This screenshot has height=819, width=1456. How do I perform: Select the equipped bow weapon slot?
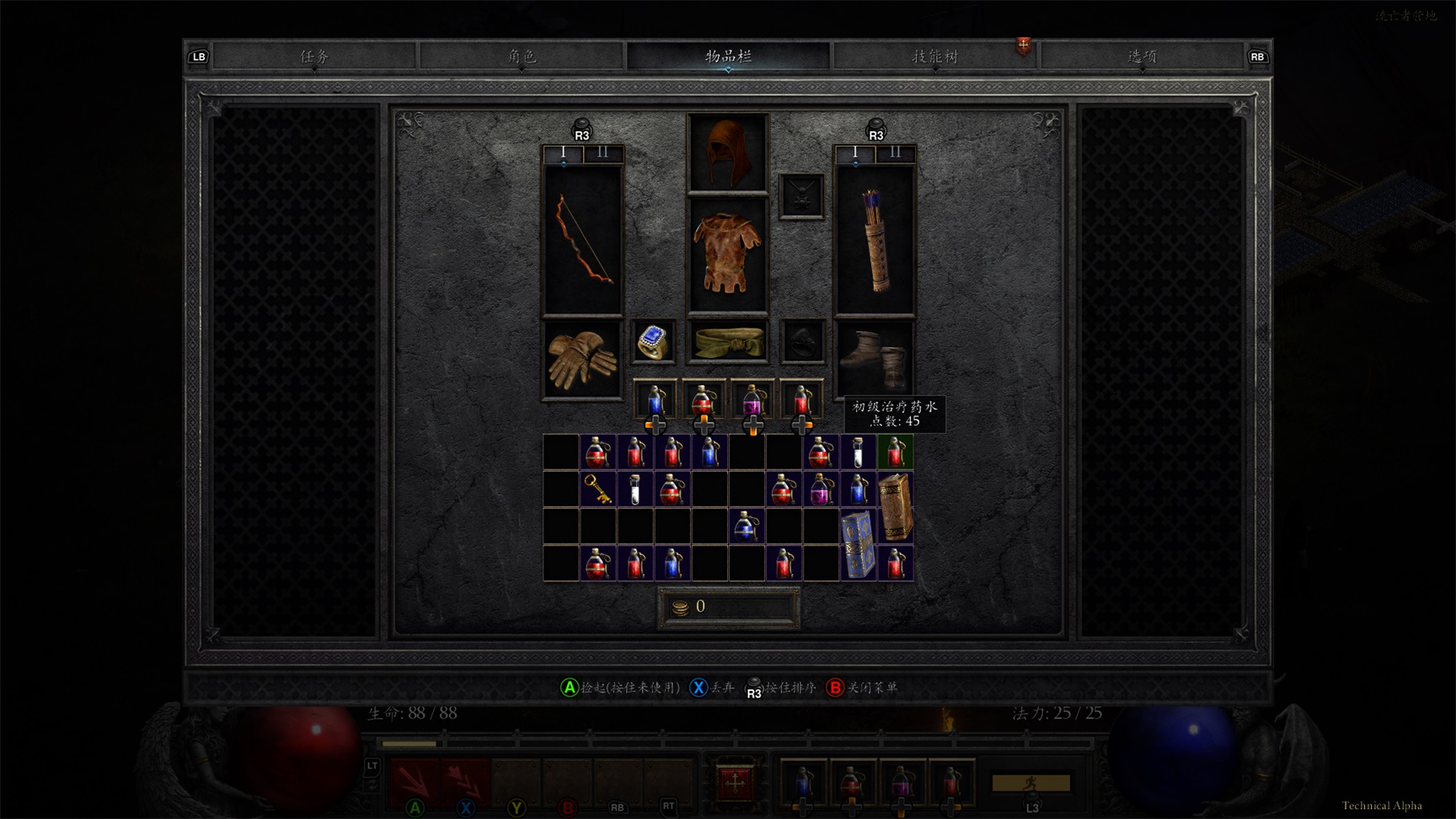[582, 240]
